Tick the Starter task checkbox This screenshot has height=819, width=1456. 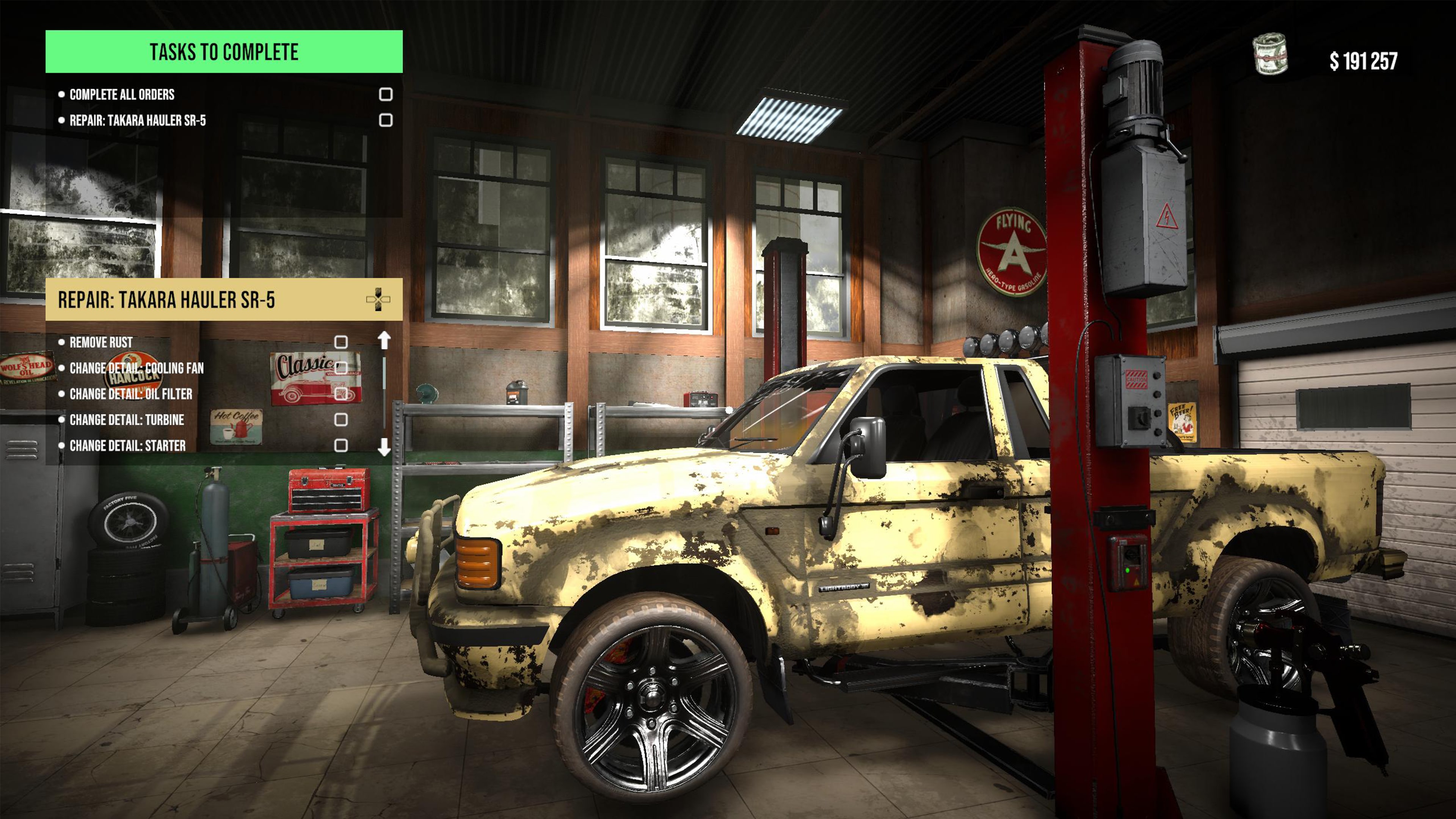[341, 446]
